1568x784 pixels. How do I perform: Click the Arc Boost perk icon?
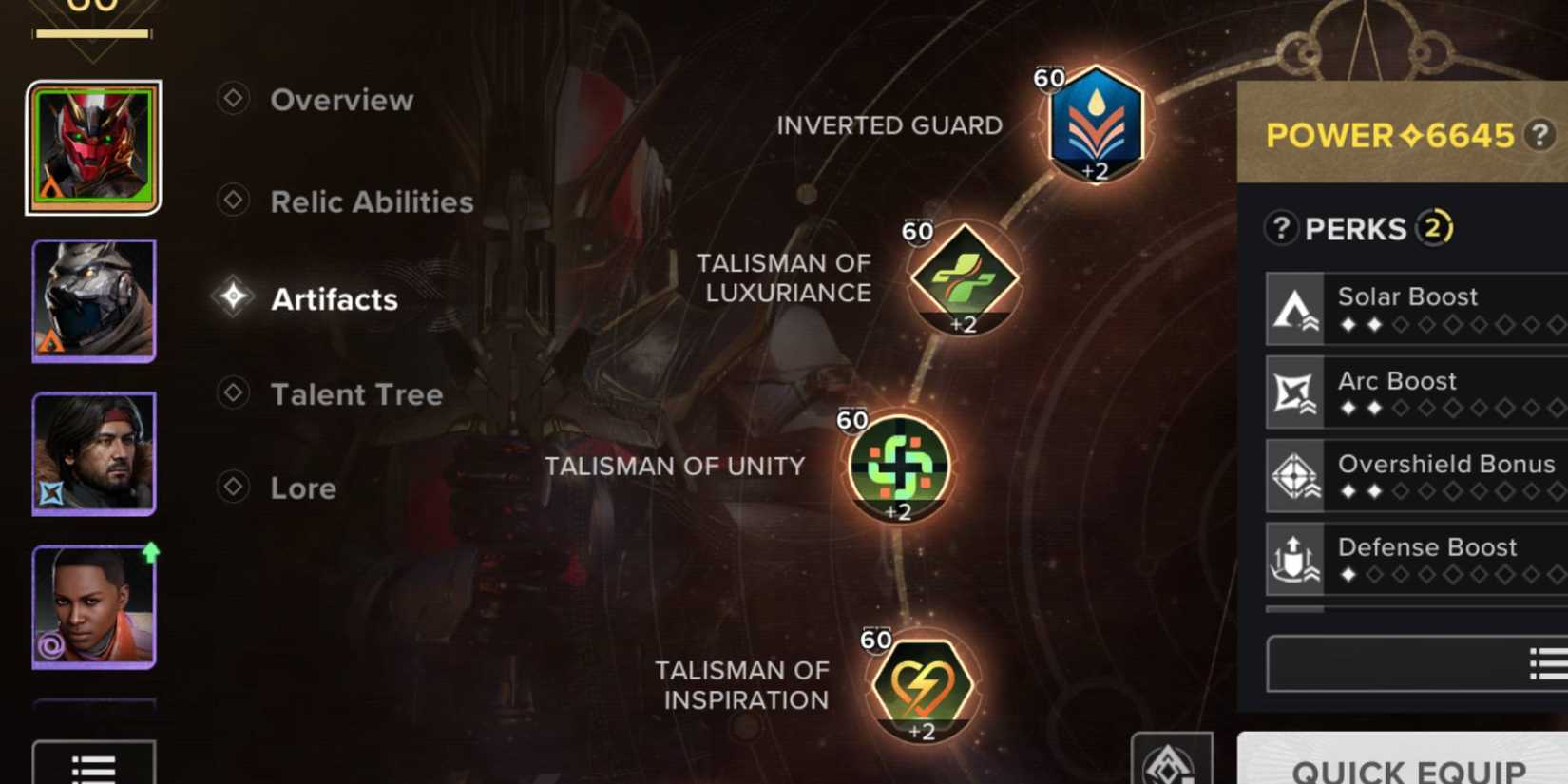pyautogui.click(x=1297, y=392)
